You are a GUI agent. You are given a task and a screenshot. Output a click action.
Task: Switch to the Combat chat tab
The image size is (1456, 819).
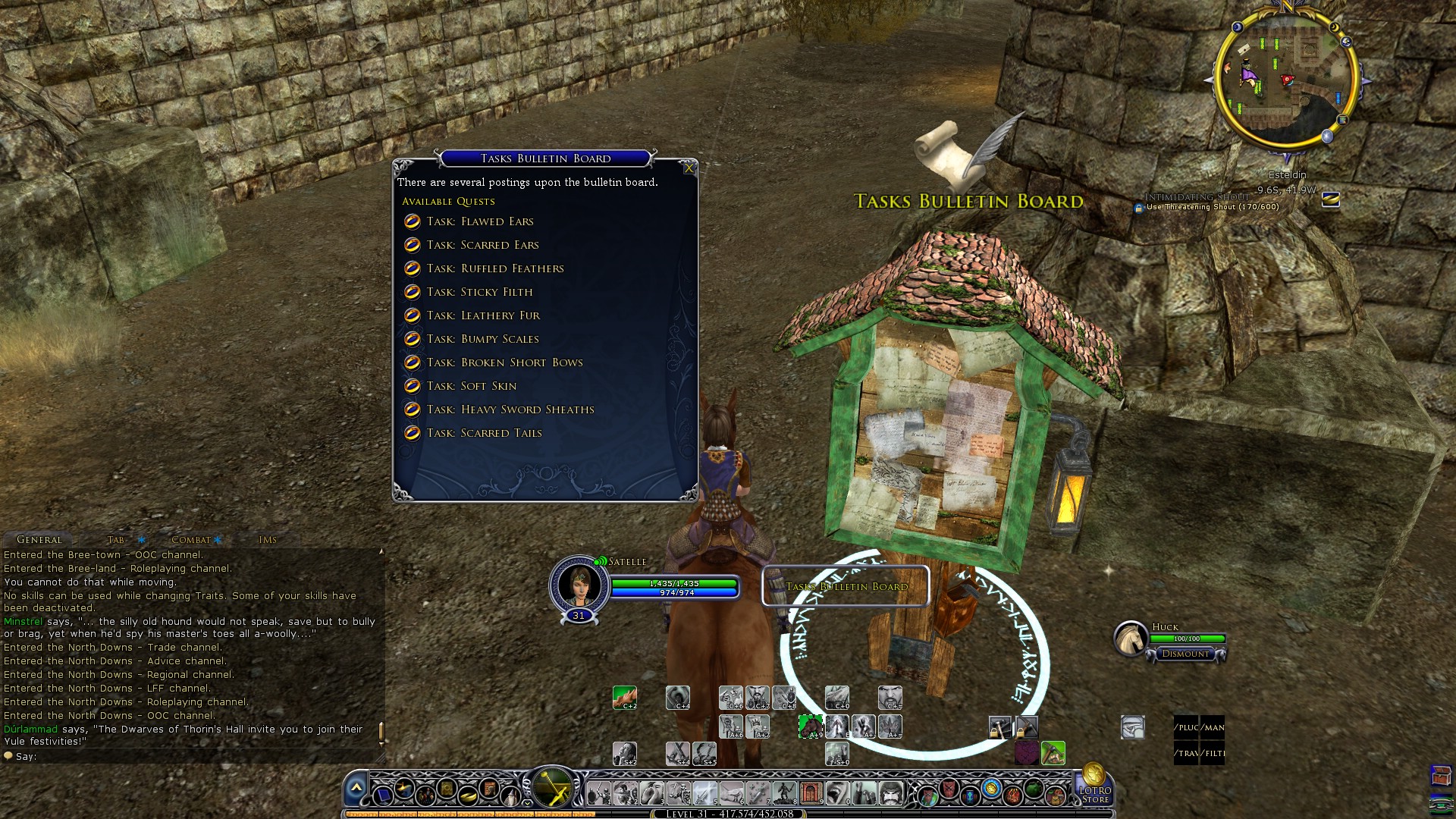click(191, 540)
